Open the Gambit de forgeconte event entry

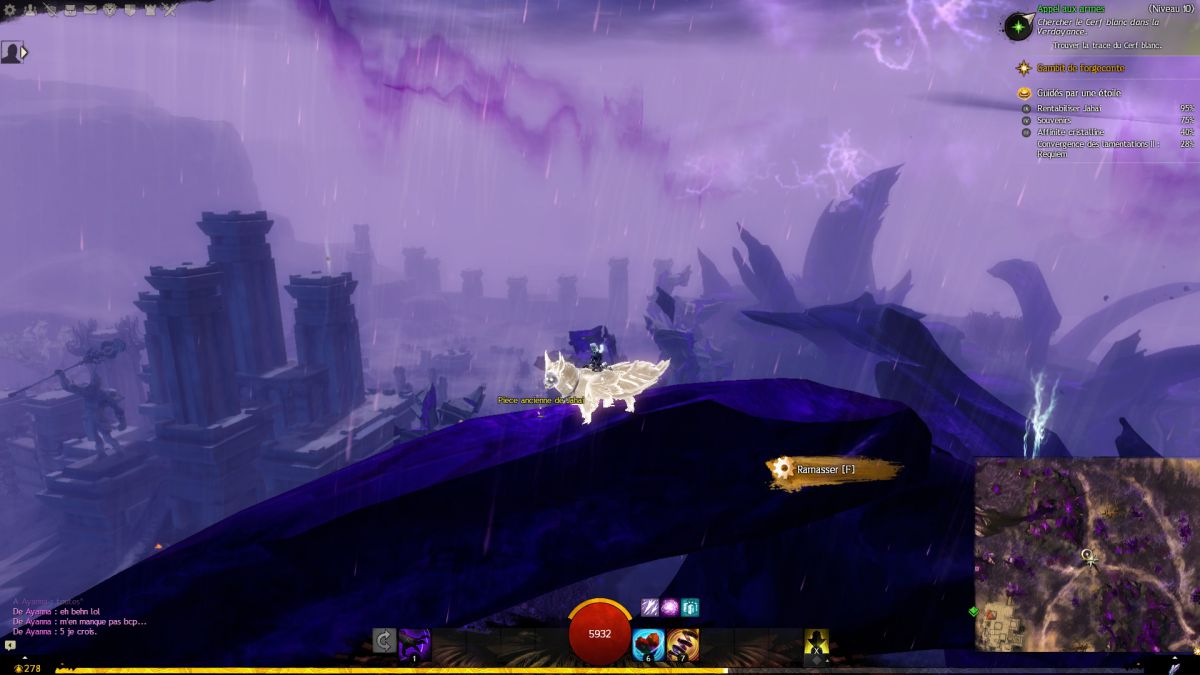point(1081,68)
